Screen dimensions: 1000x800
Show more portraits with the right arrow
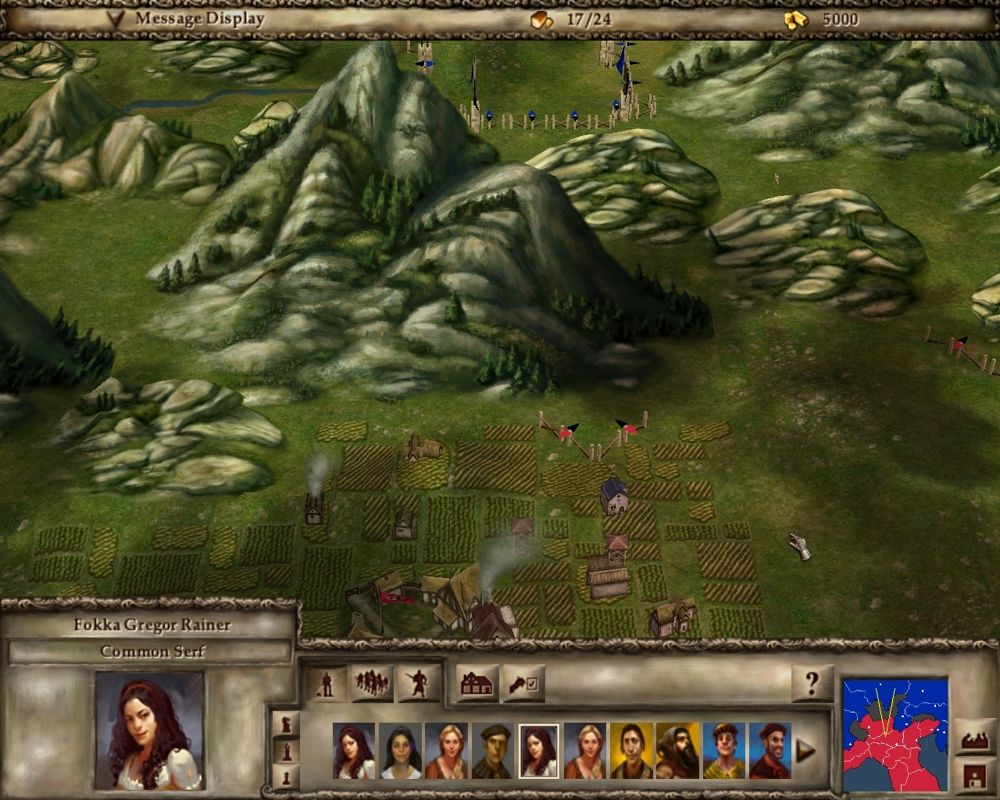click(805, 751)
